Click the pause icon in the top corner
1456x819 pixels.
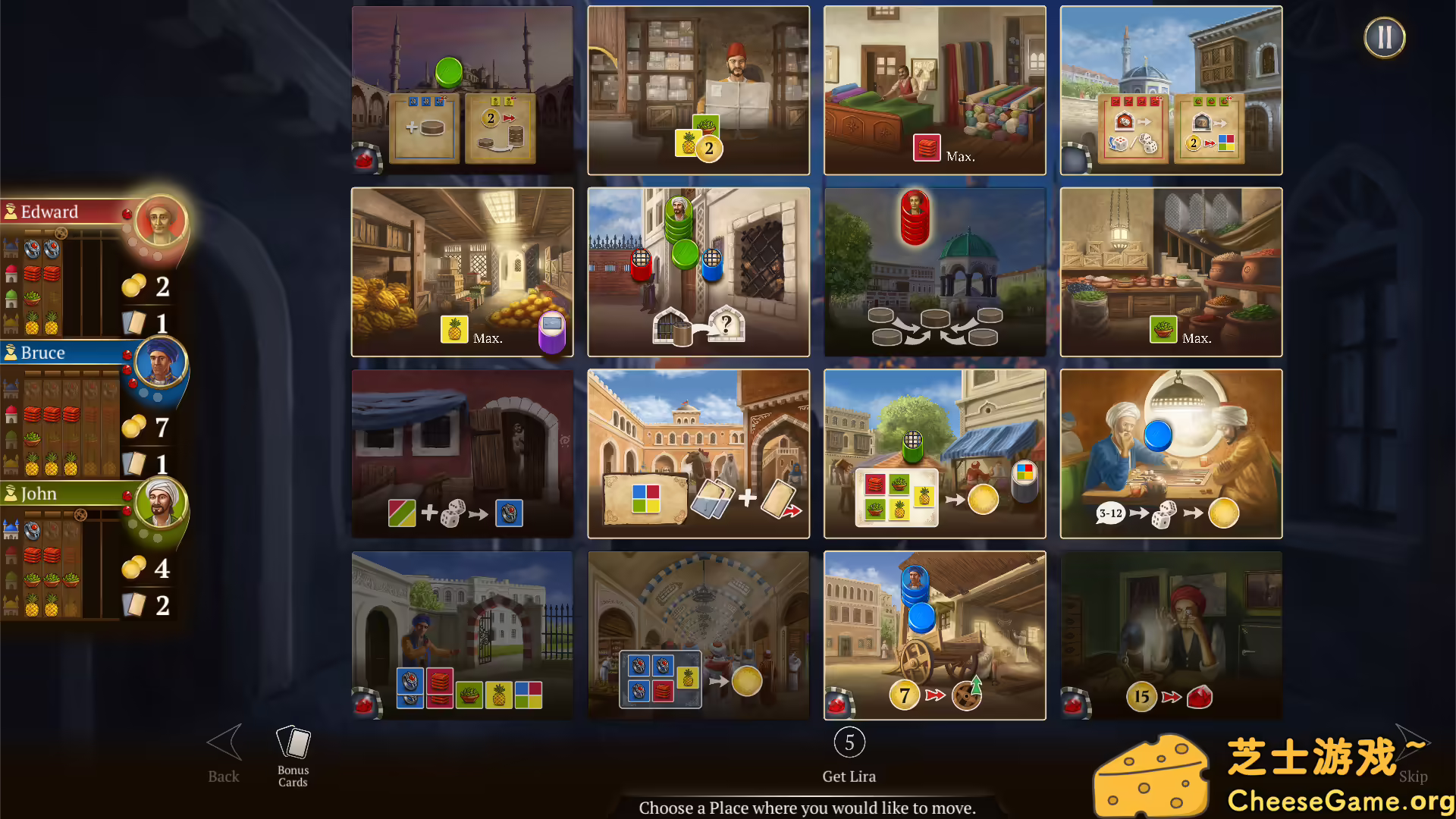(x=1385, y=36)
